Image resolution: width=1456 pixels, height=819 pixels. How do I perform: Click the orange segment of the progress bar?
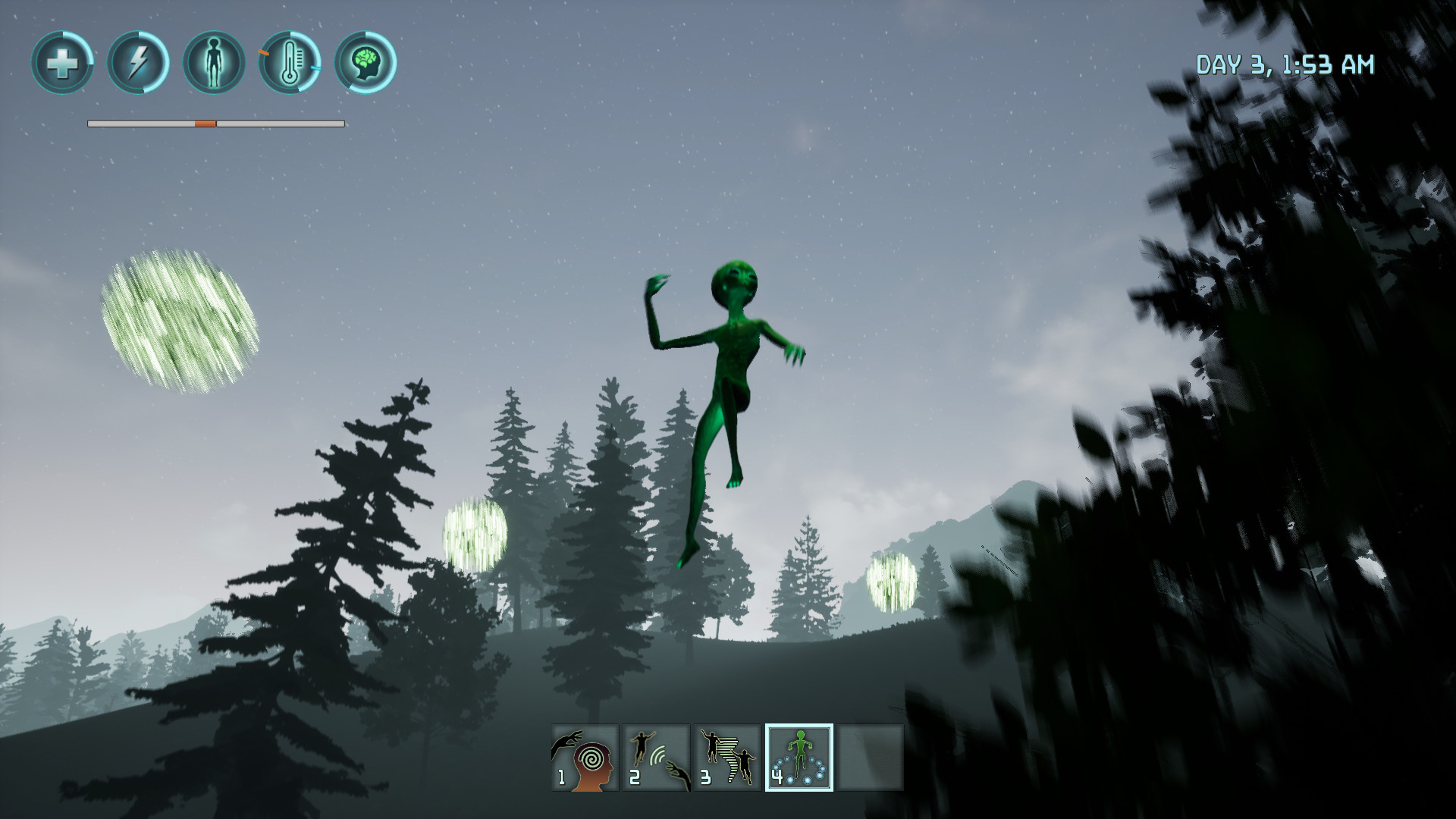pos(203,122)
